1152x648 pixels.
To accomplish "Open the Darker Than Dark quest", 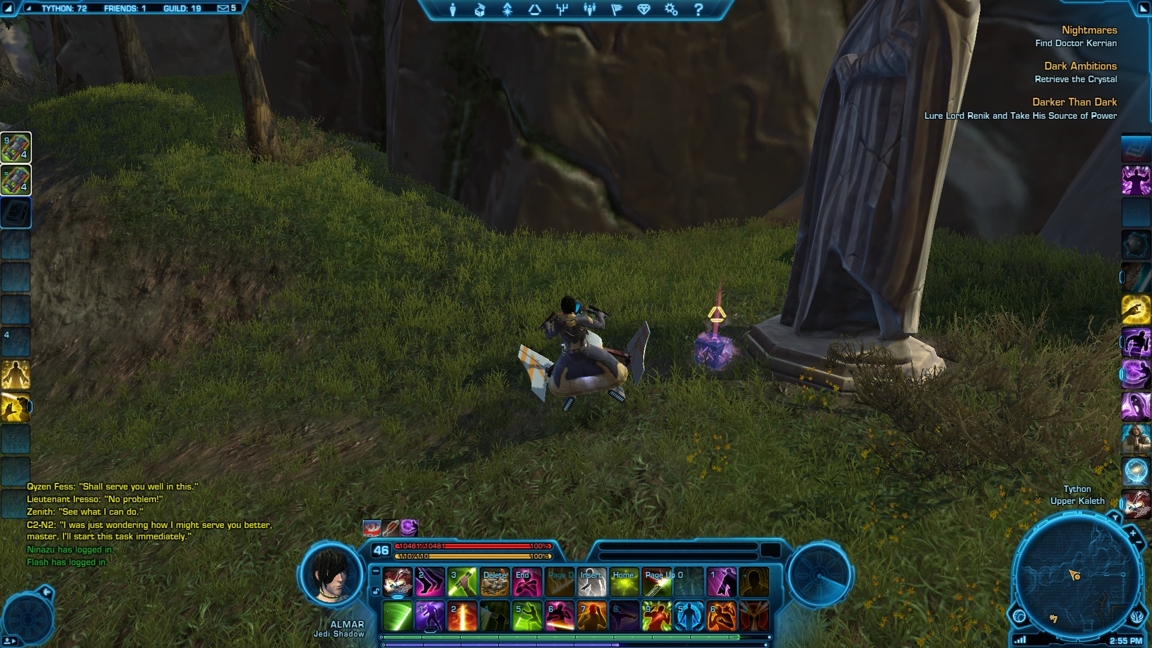I will coord(1074,102).
